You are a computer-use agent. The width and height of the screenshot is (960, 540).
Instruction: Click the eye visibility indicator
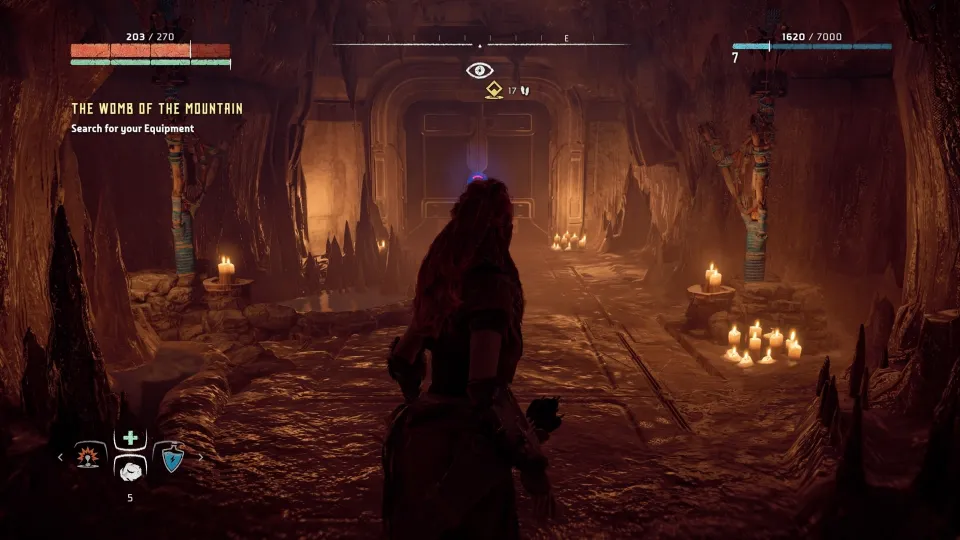(480, 70)
